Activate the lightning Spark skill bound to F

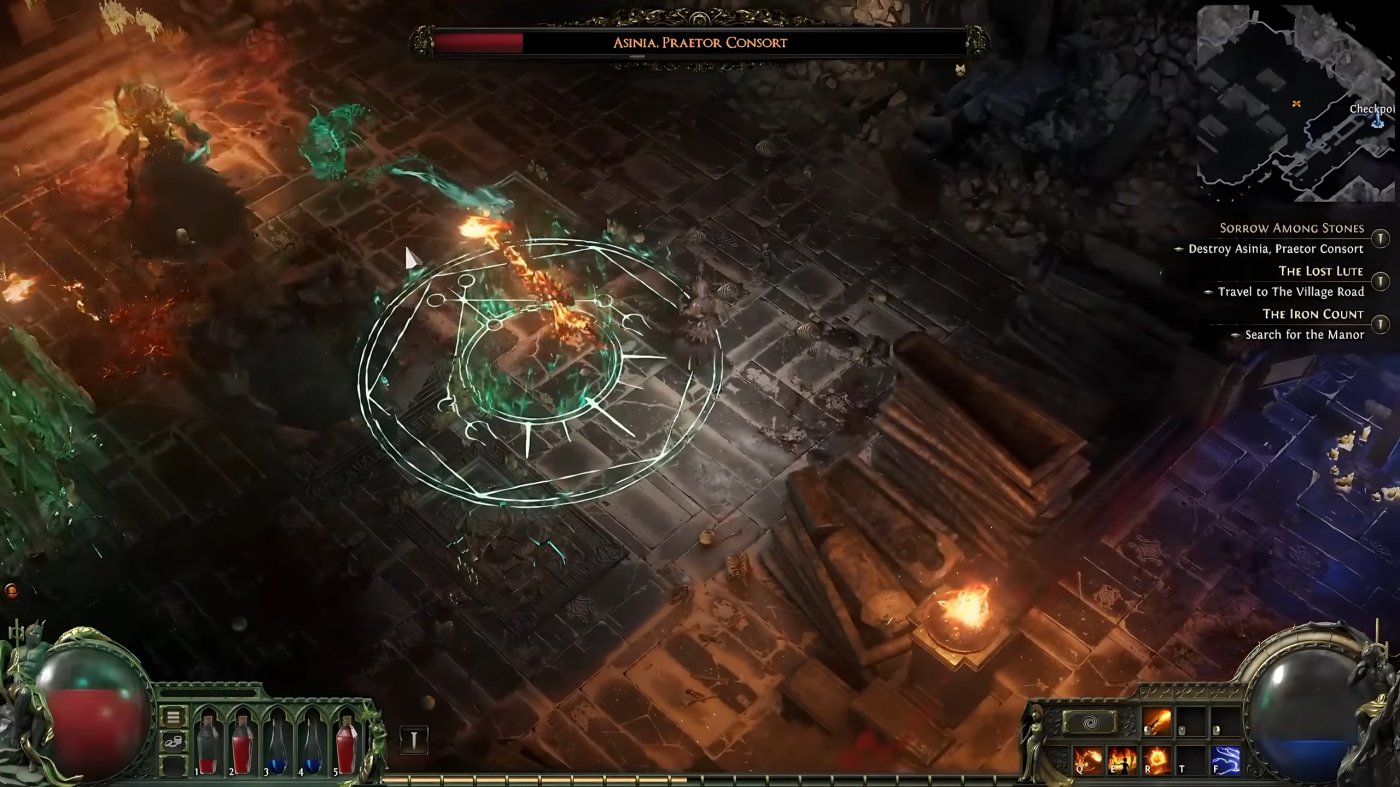[1225, 760]
